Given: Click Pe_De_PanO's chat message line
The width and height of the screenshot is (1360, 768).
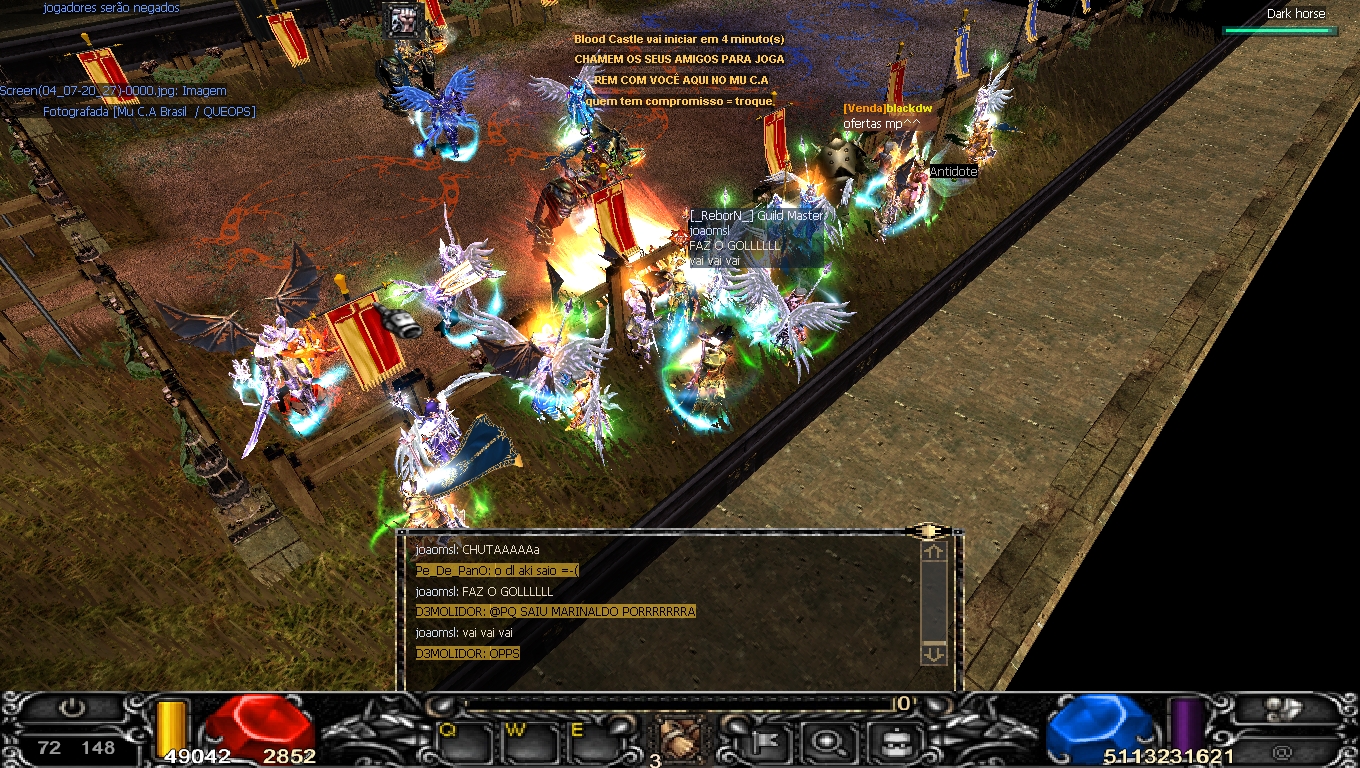Looking at the screenshot, I should pos(498,570).
